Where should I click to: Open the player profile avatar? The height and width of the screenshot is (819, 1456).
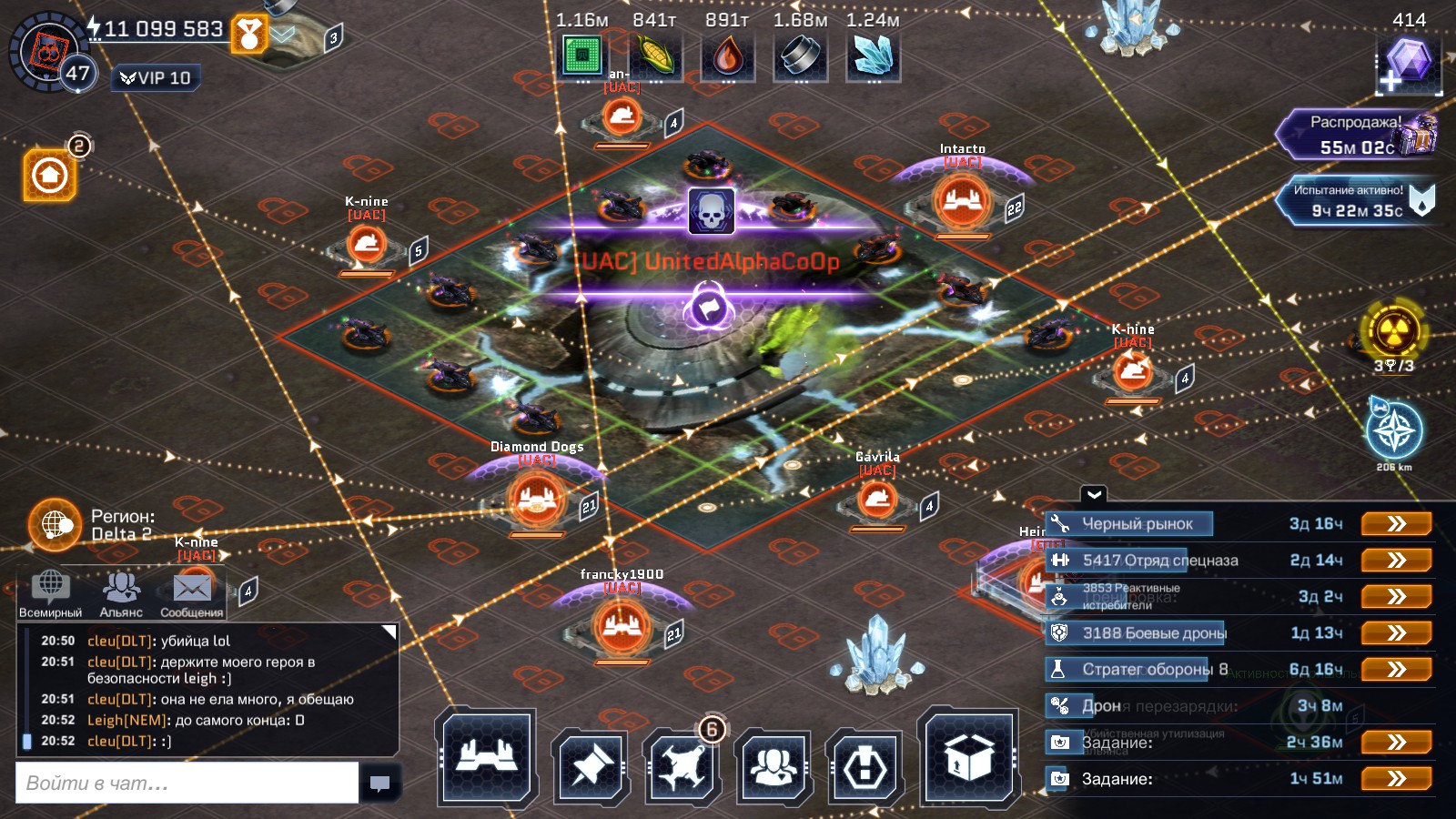click(x=47, y=52)
